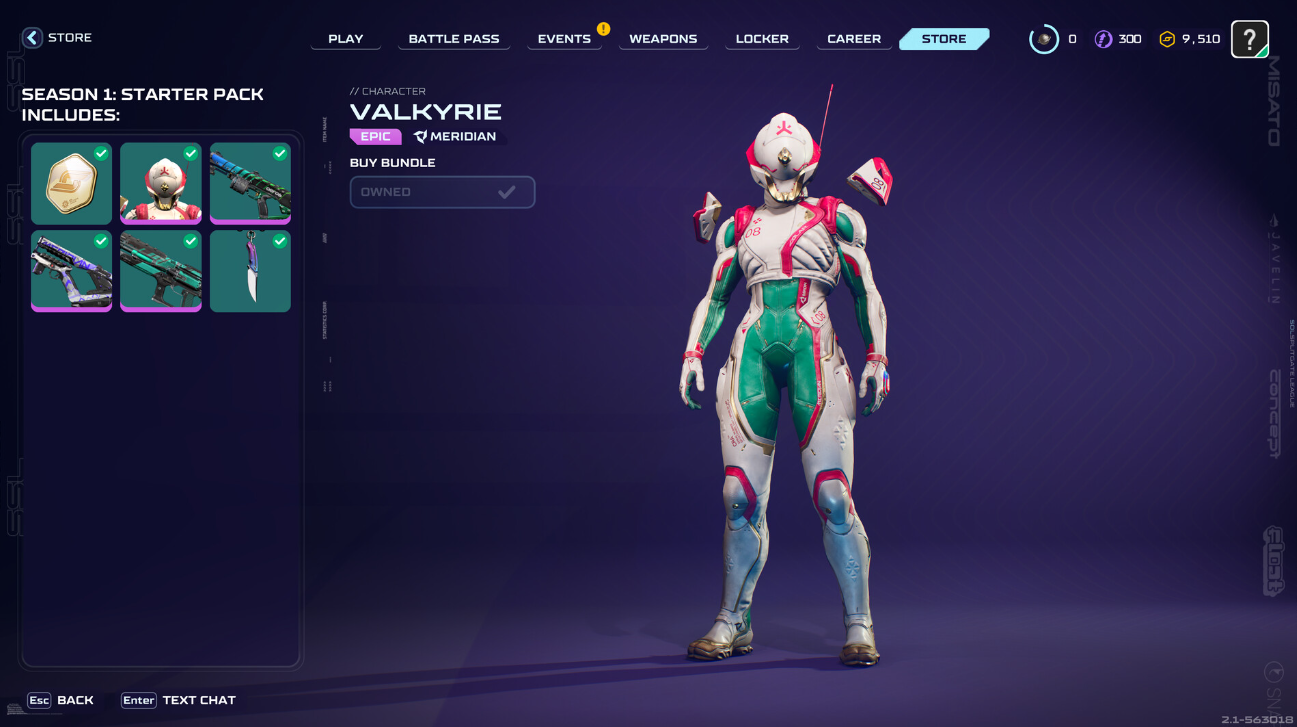The width and height of the screenshot is (1297, 727).
Task: View the Career tab
Action: click(854, 39)
